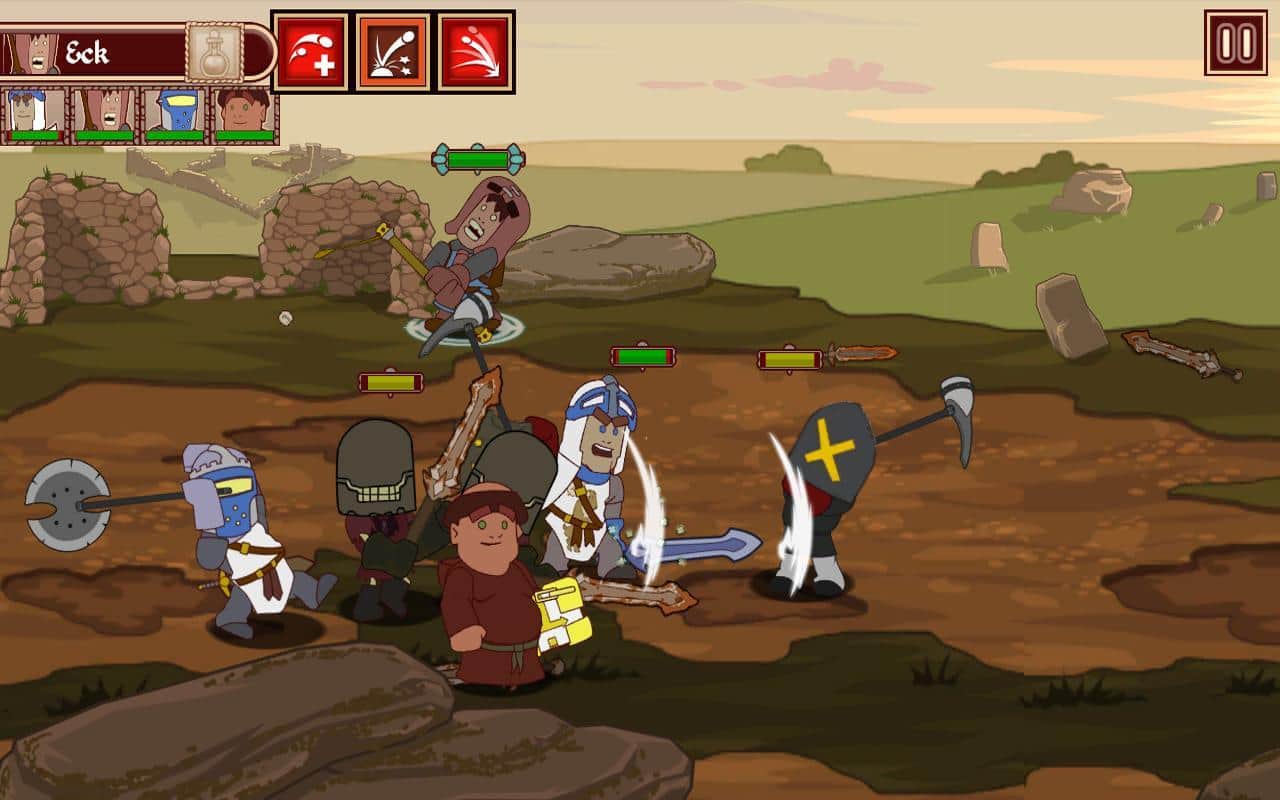Activate the impact shot ability with stars
This screenshot has height=800, width=1280.
393,52
